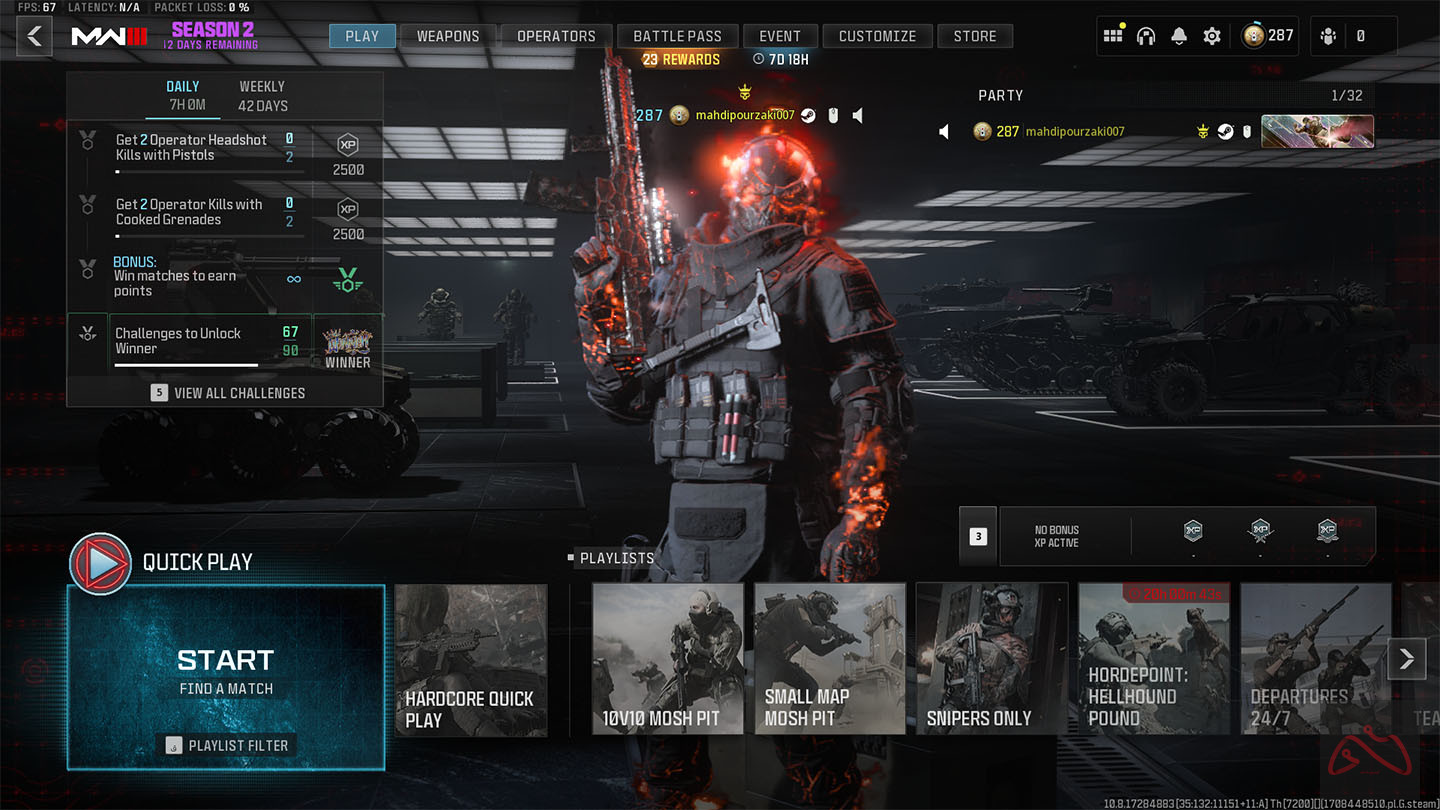Open audio channels headset icon
1440x810 pixels.
pyautogui.click(x=1146, y=35)
